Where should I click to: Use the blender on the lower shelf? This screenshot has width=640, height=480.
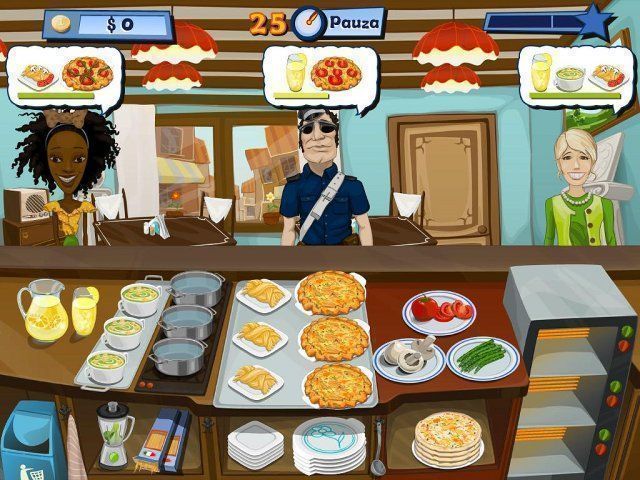(x=114, y=434)
